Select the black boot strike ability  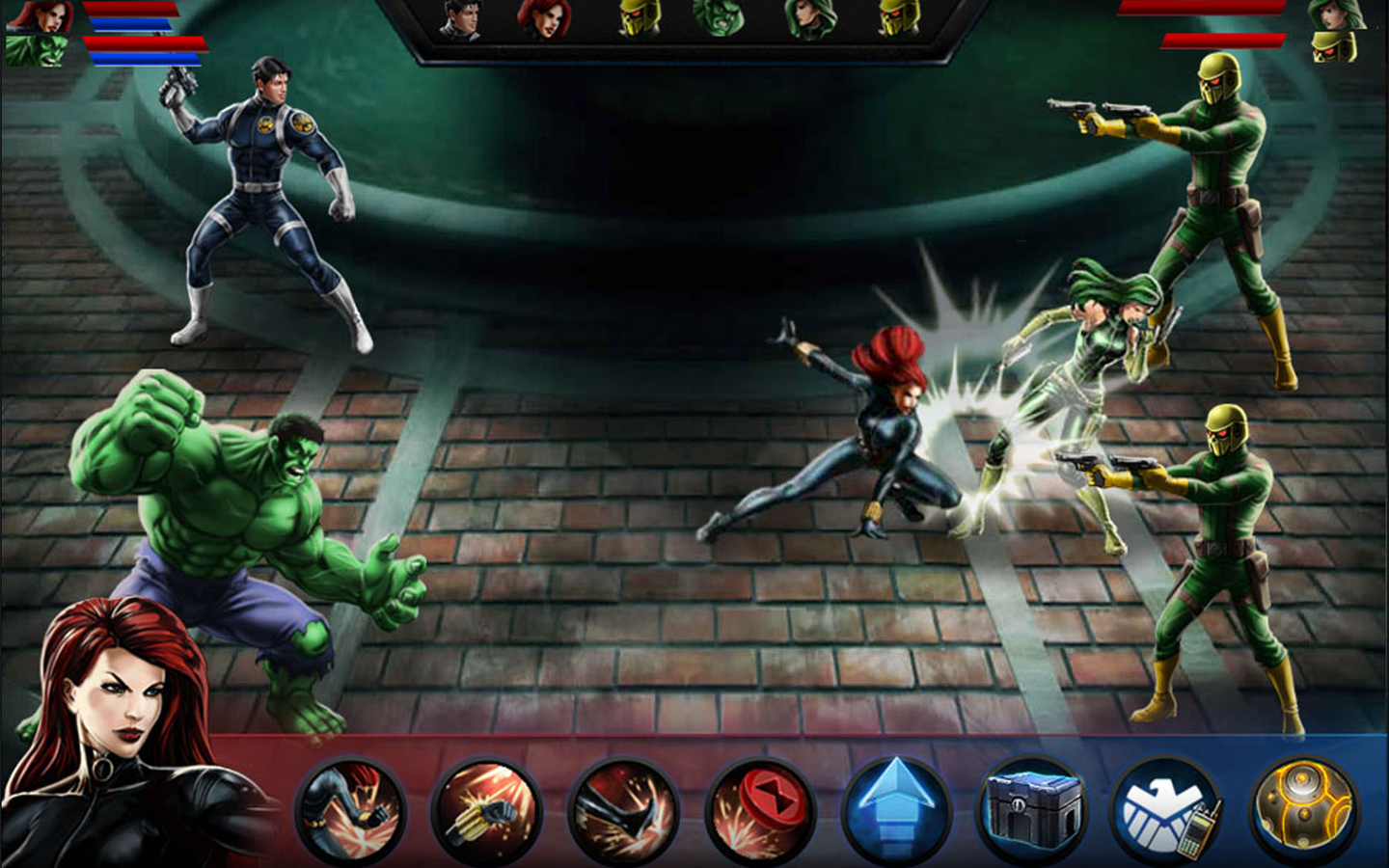(624, 810)
